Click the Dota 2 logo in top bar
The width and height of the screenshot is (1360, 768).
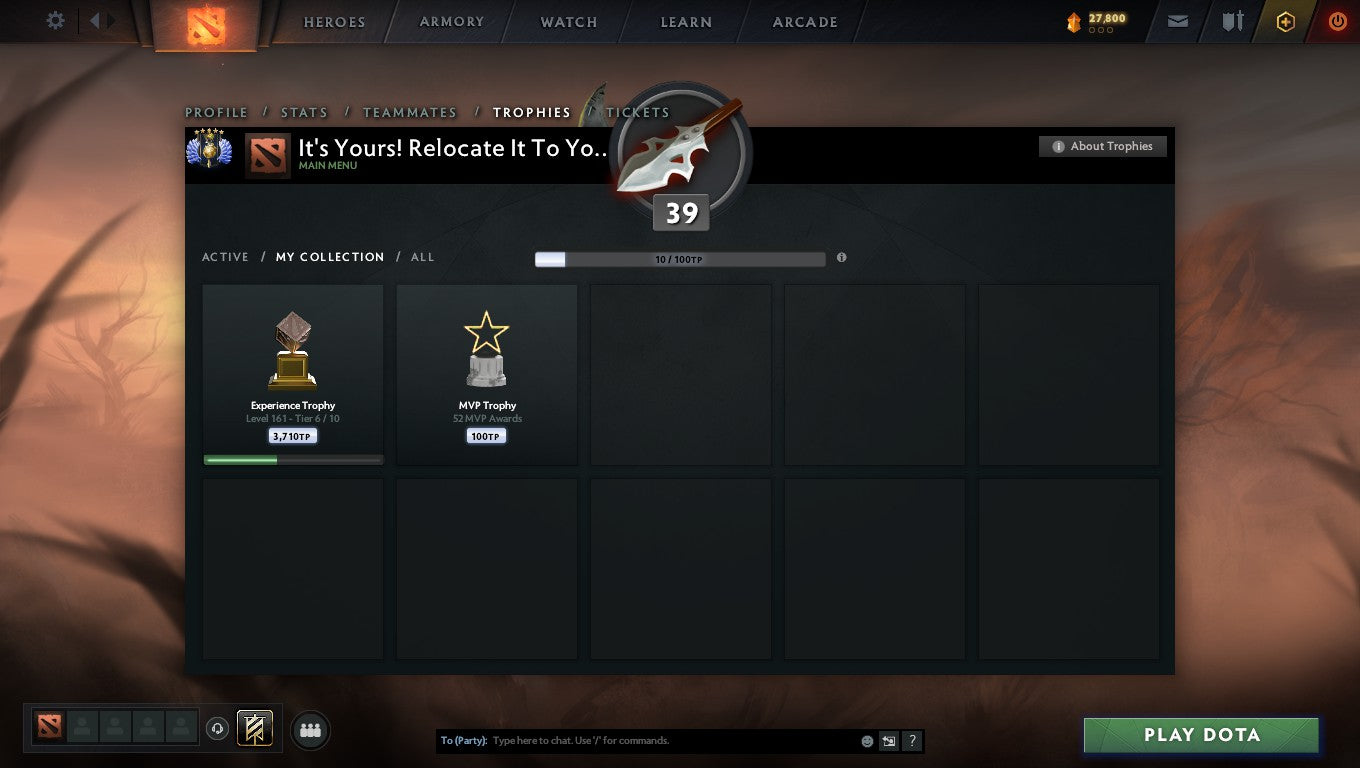[x=205, y=22]
